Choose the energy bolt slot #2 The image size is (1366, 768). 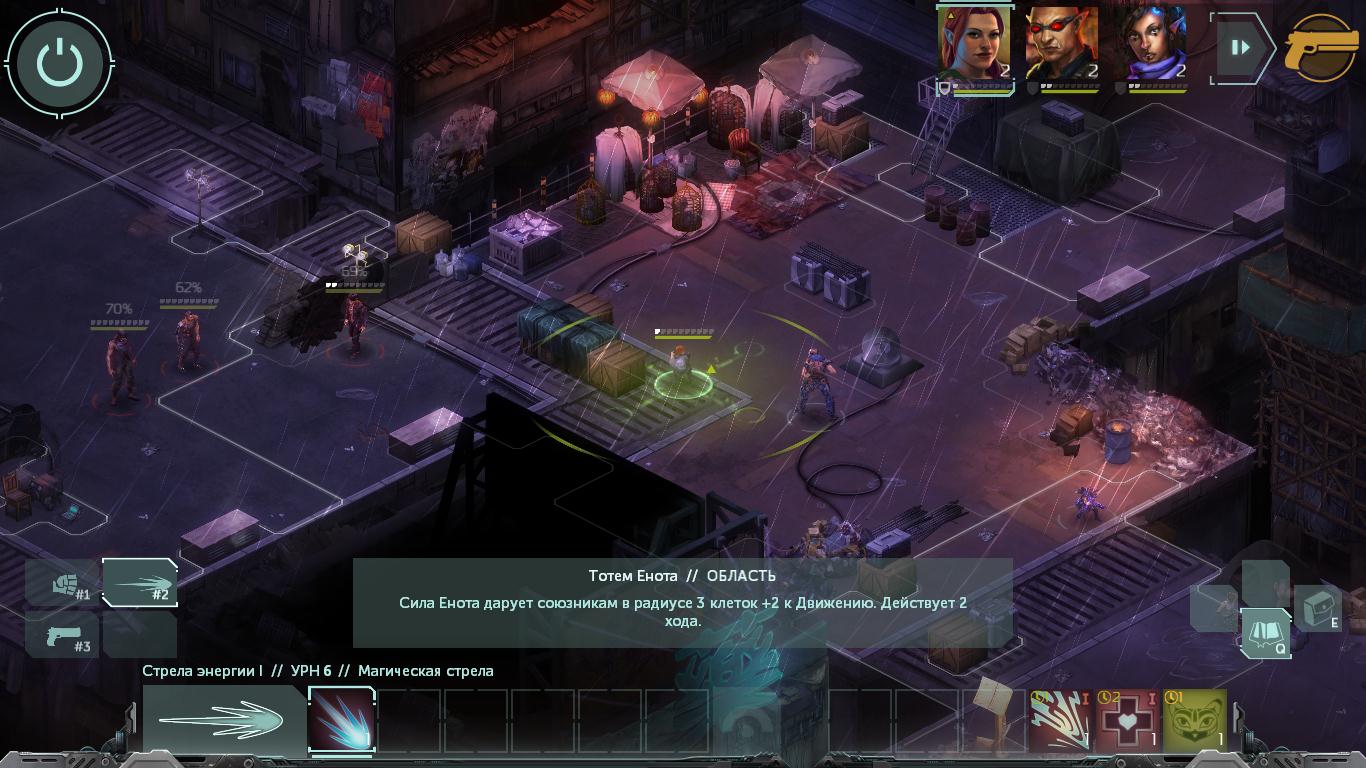139,583
